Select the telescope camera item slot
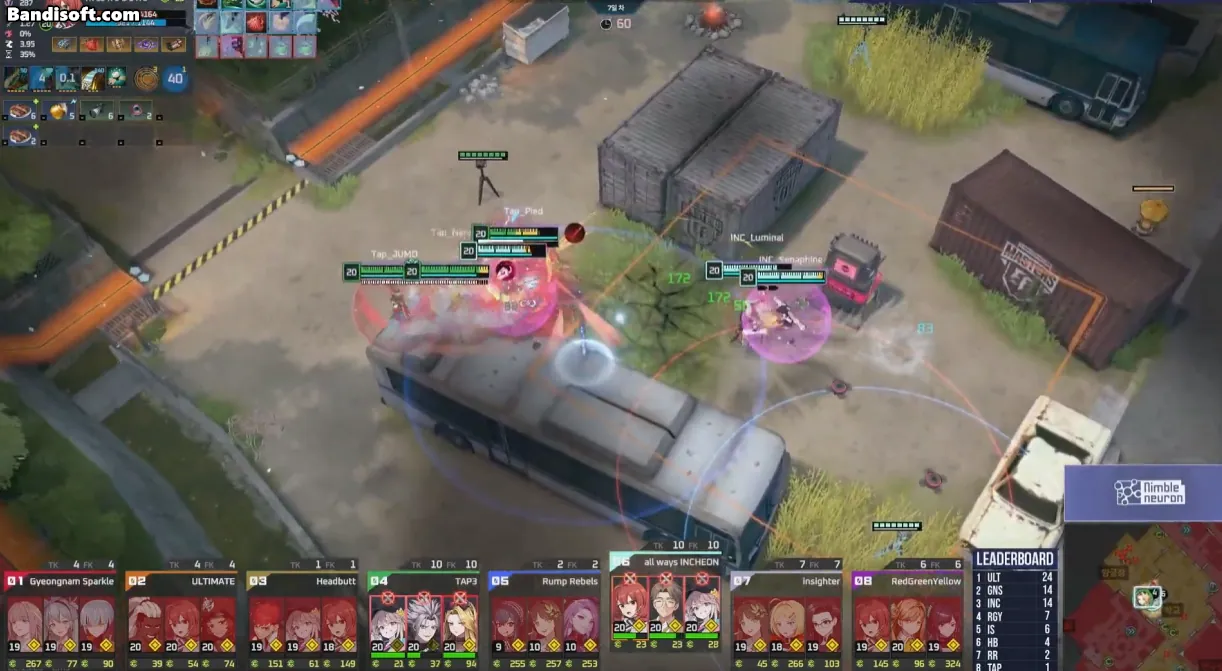This screenshot has height=671, width=1222. (97, 110)
